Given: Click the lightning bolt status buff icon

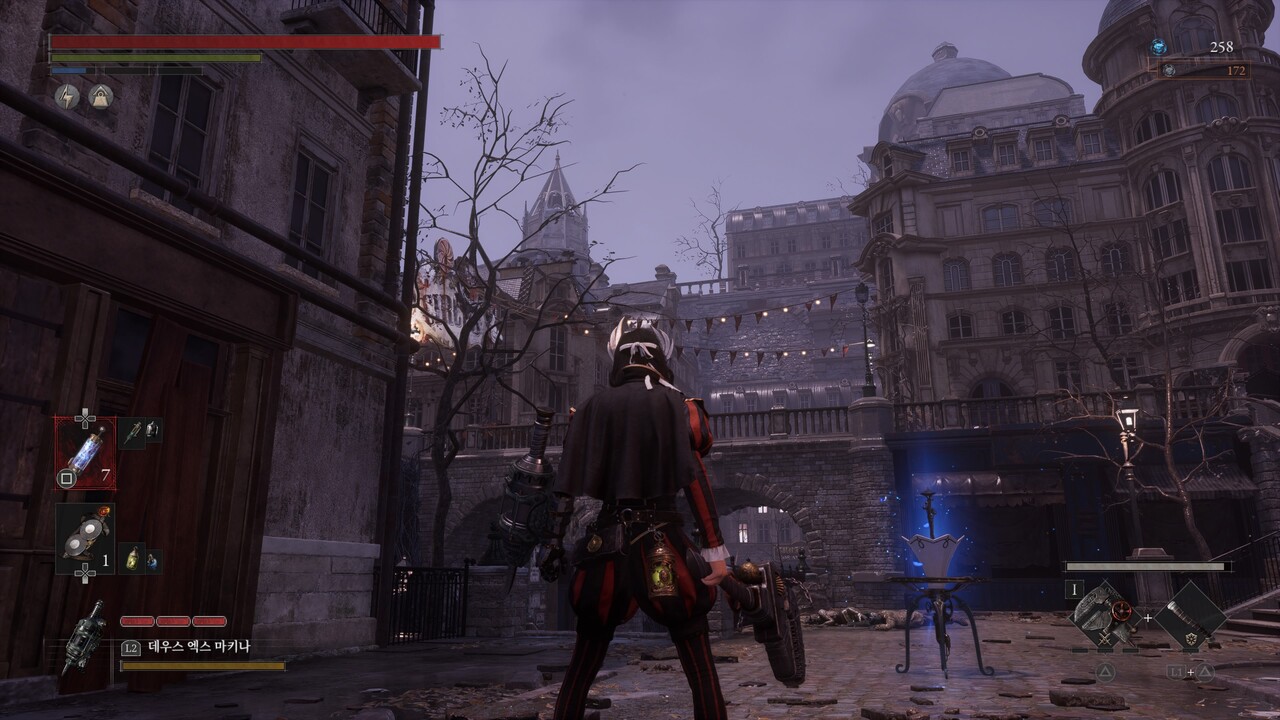Looking at the screenshot, I should point(67,96).
